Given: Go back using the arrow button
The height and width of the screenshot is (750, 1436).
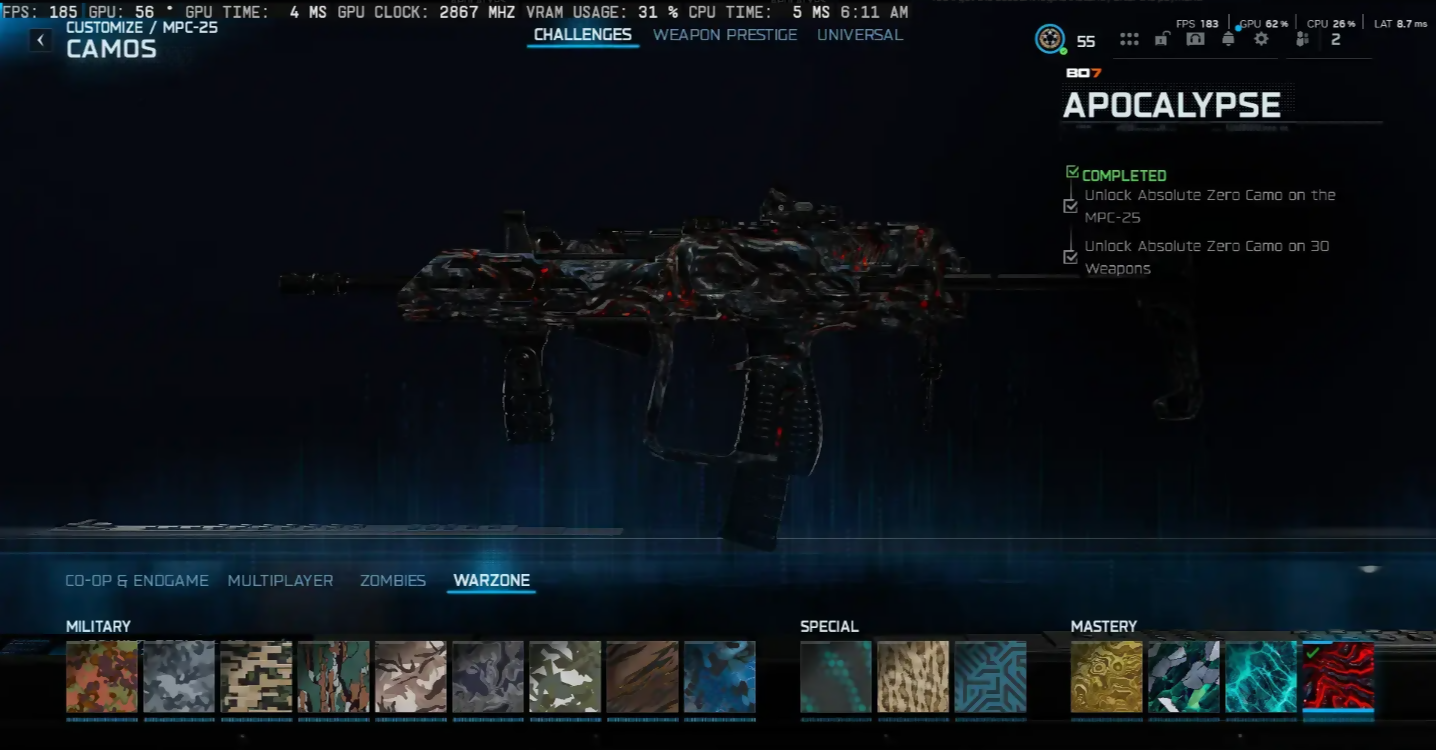Looking at the screenshot, I should pos(40,40).
